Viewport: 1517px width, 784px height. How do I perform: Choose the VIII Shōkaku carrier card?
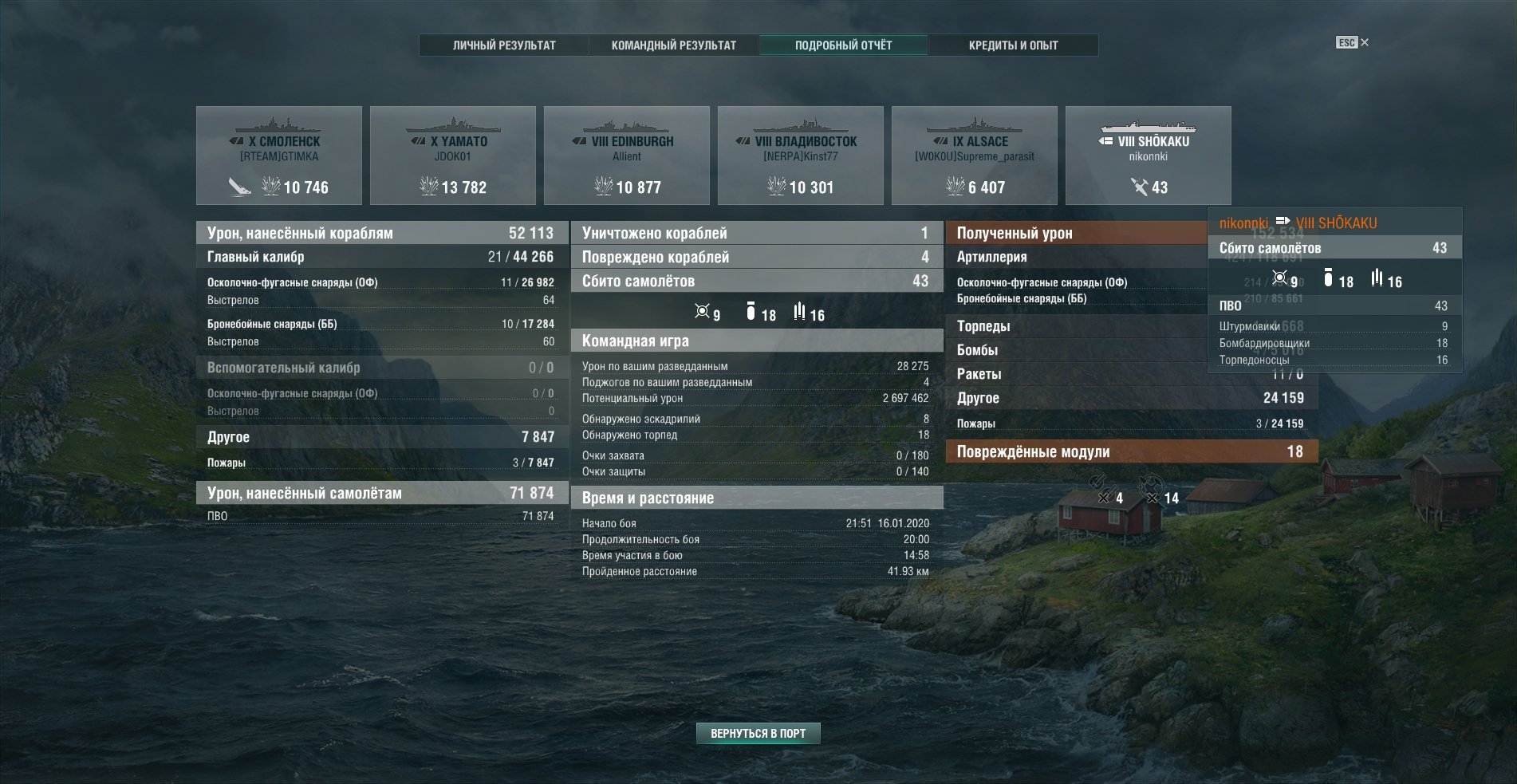coord(1149,156)
